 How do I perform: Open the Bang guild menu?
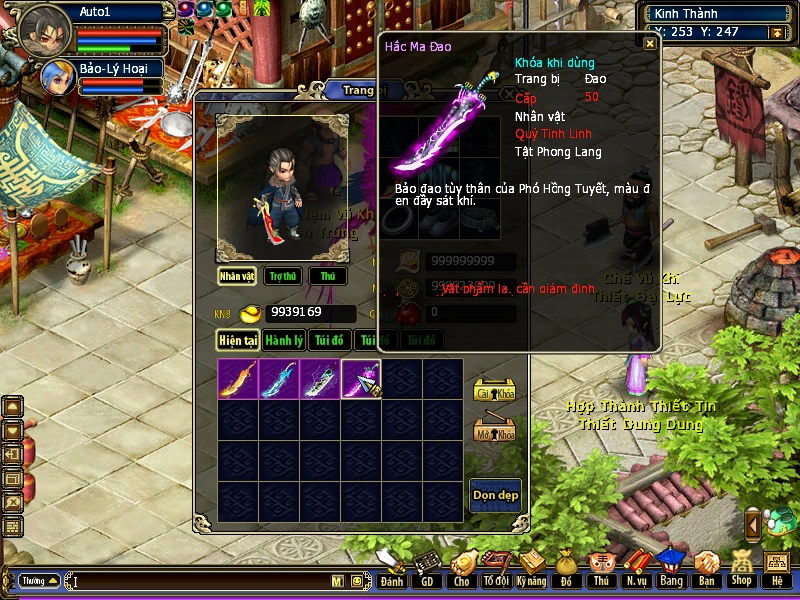tap(671, 566)
